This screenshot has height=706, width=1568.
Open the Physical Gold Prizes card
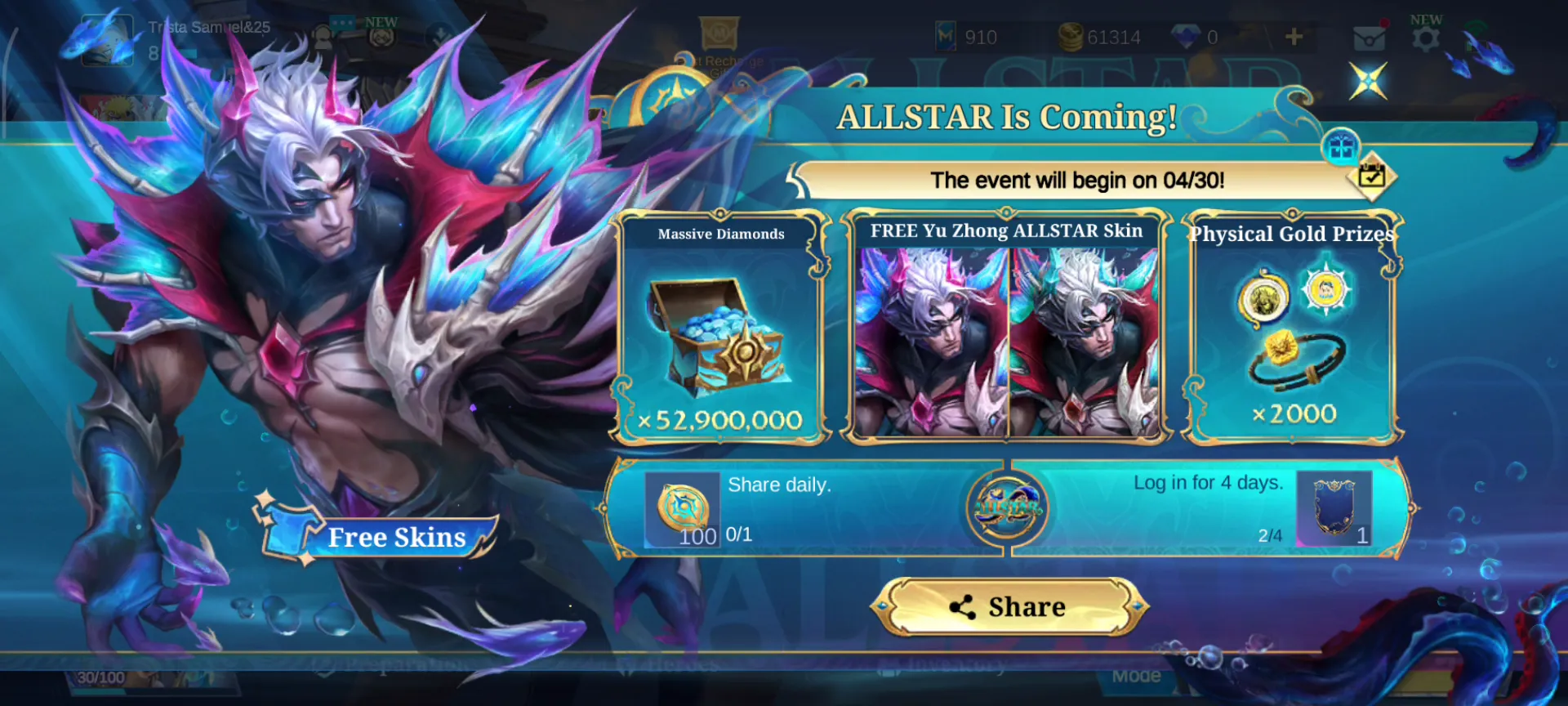1293,328
